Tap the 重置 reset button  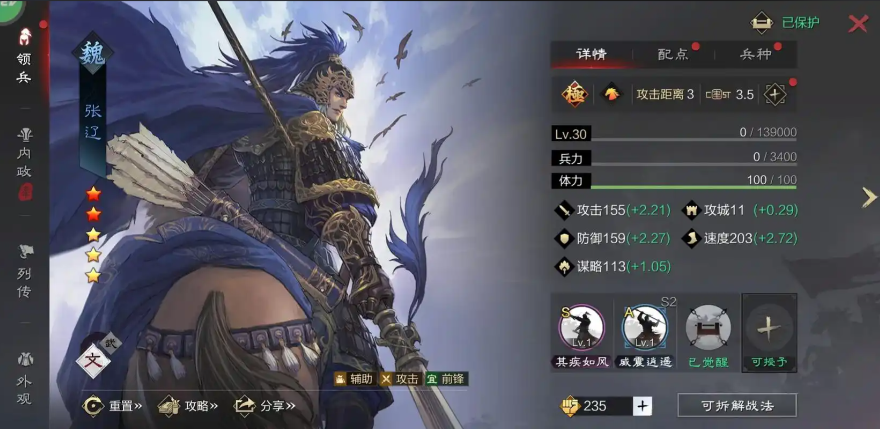point(114,406)
